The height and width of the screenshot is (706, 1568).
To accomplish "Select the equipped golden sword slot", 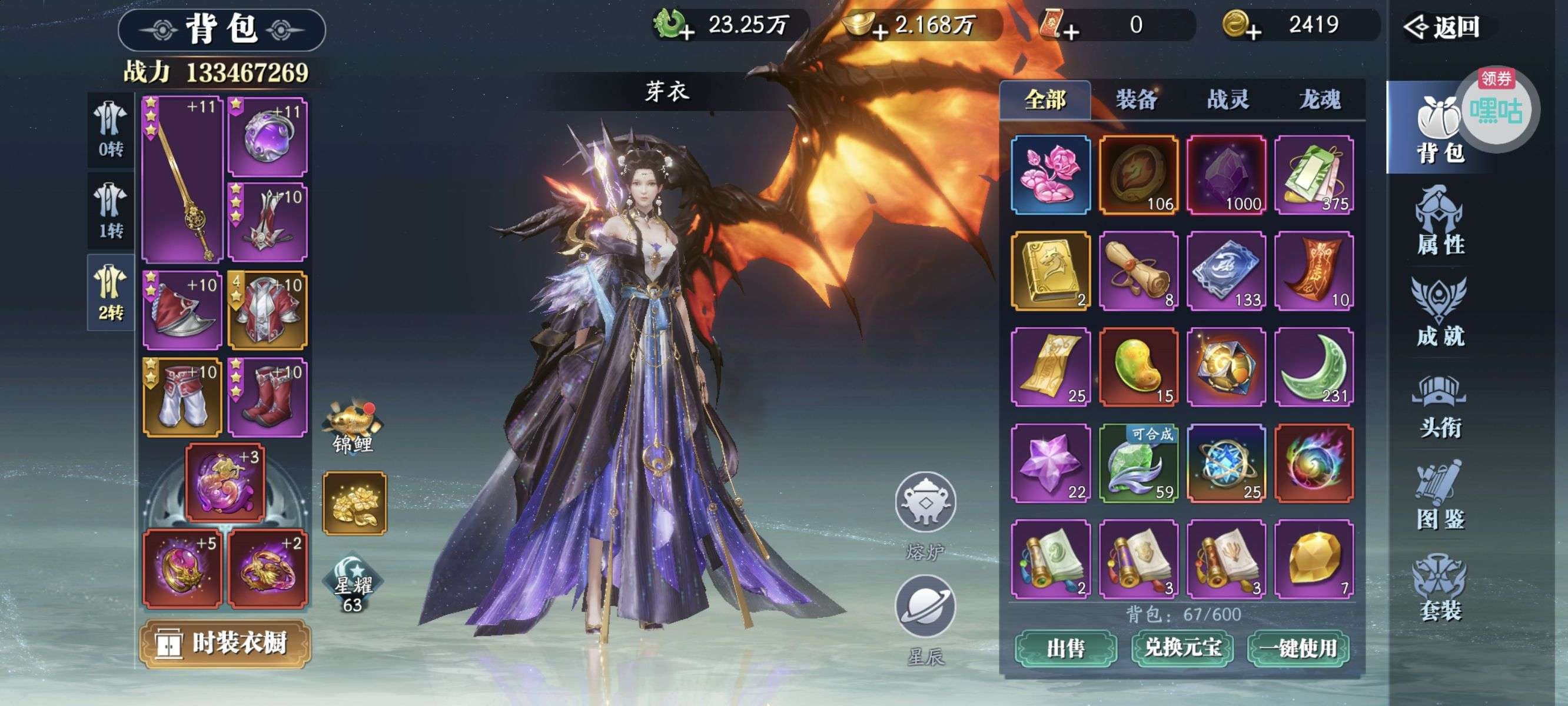I will pos(182,179).
